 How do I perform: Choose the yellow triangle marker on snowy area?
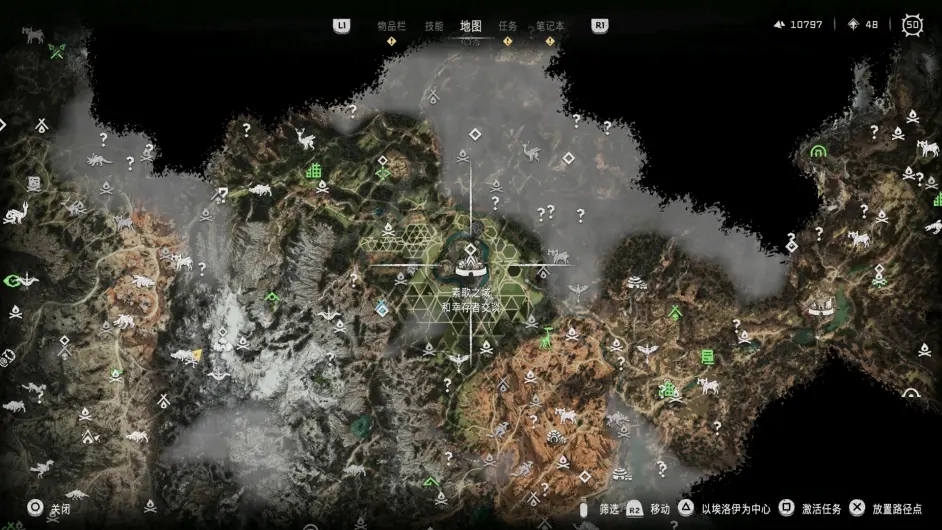point(197,353)
